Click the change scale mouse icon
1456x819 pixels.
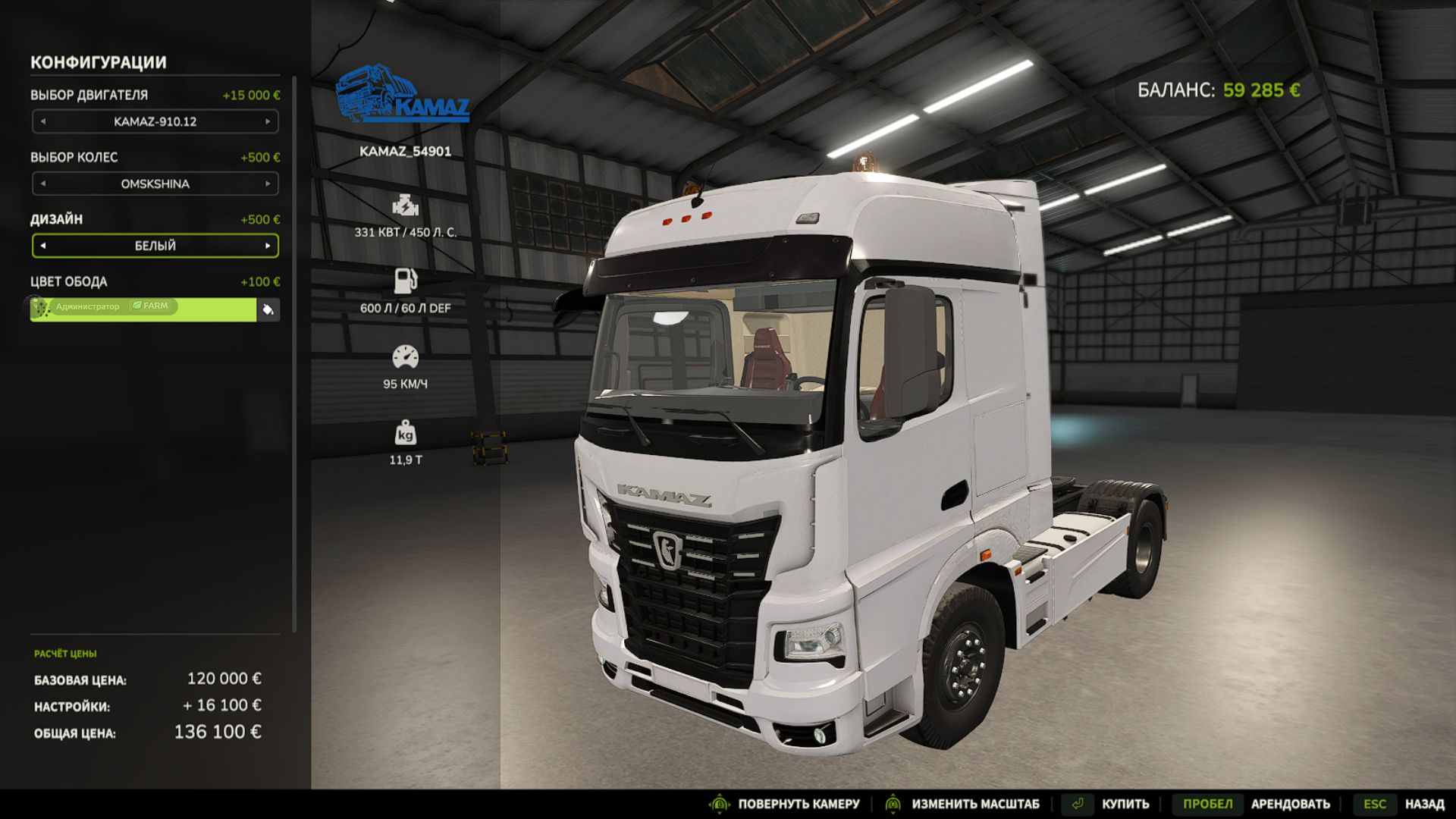click(x=893, y=803)
